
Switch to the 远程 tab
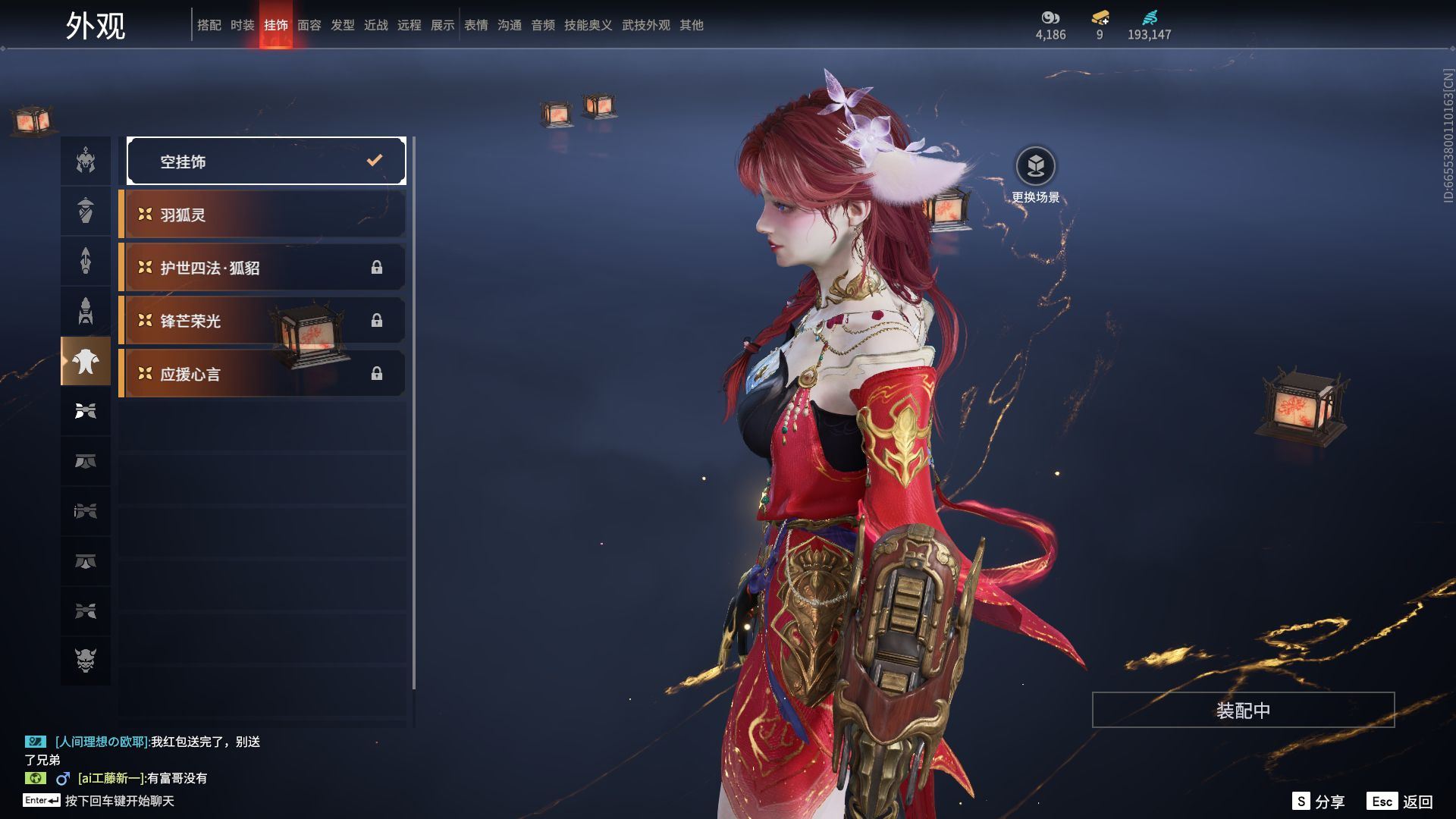(x=409, y=25)
